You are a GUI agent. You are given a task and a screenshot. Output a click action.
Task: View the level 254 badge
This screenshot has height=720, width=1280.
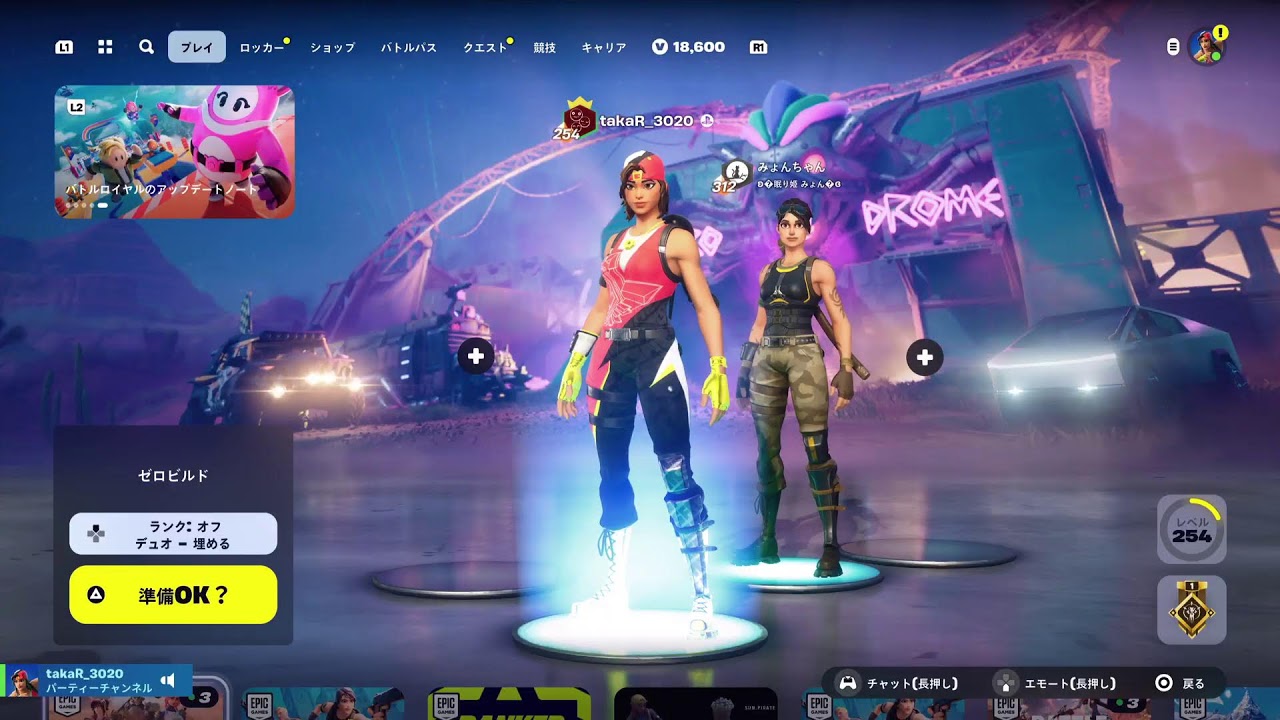click(x=1193, y=530)
